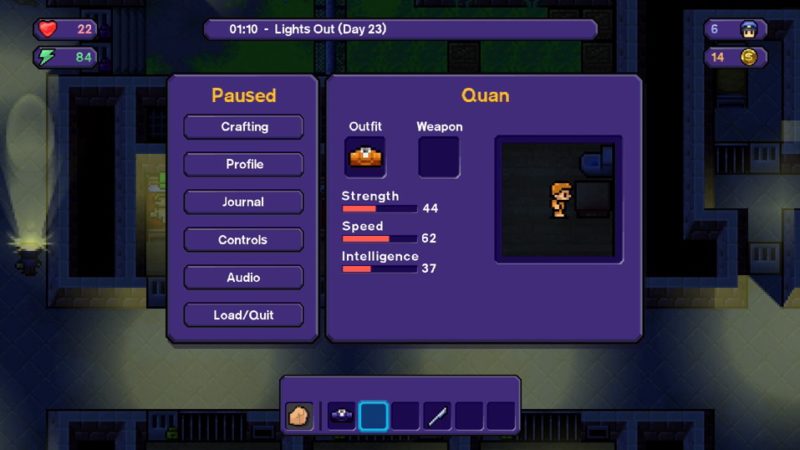Open the Audio settings
Image resolution: width=800 pixels, height=450 pixels.
pos(244,277)
